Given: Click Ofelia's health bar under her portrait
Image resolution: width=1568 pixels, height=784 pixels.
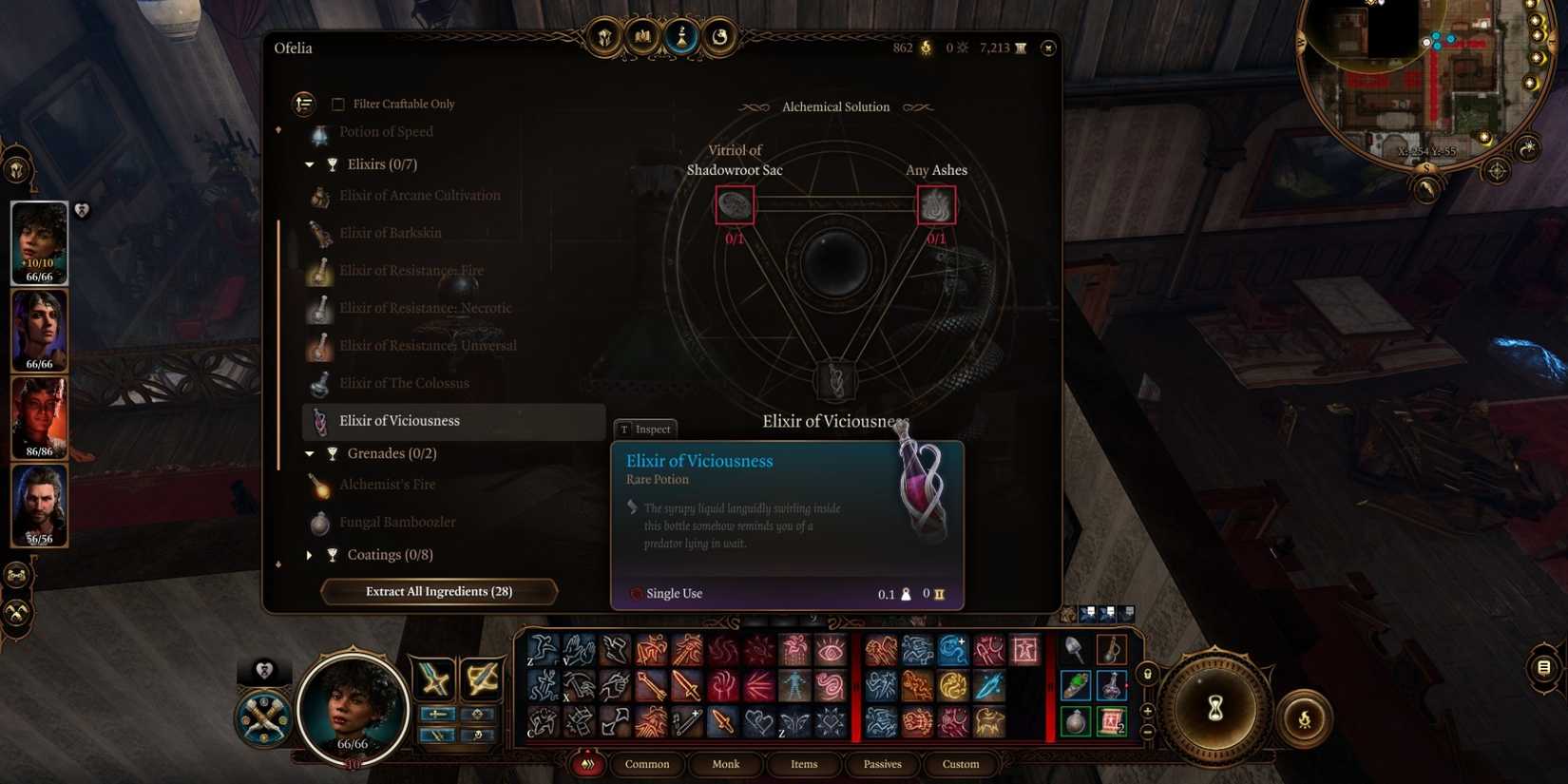Looking at the screenshot, I should (354, 745).
